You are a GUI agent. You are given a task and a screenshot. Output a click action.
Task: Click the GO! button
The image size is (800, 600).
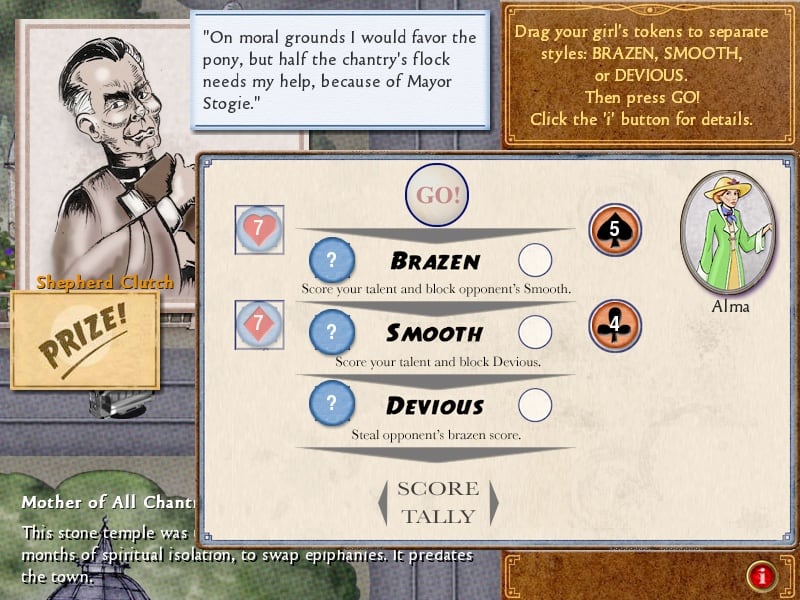[x=437, y=195]
